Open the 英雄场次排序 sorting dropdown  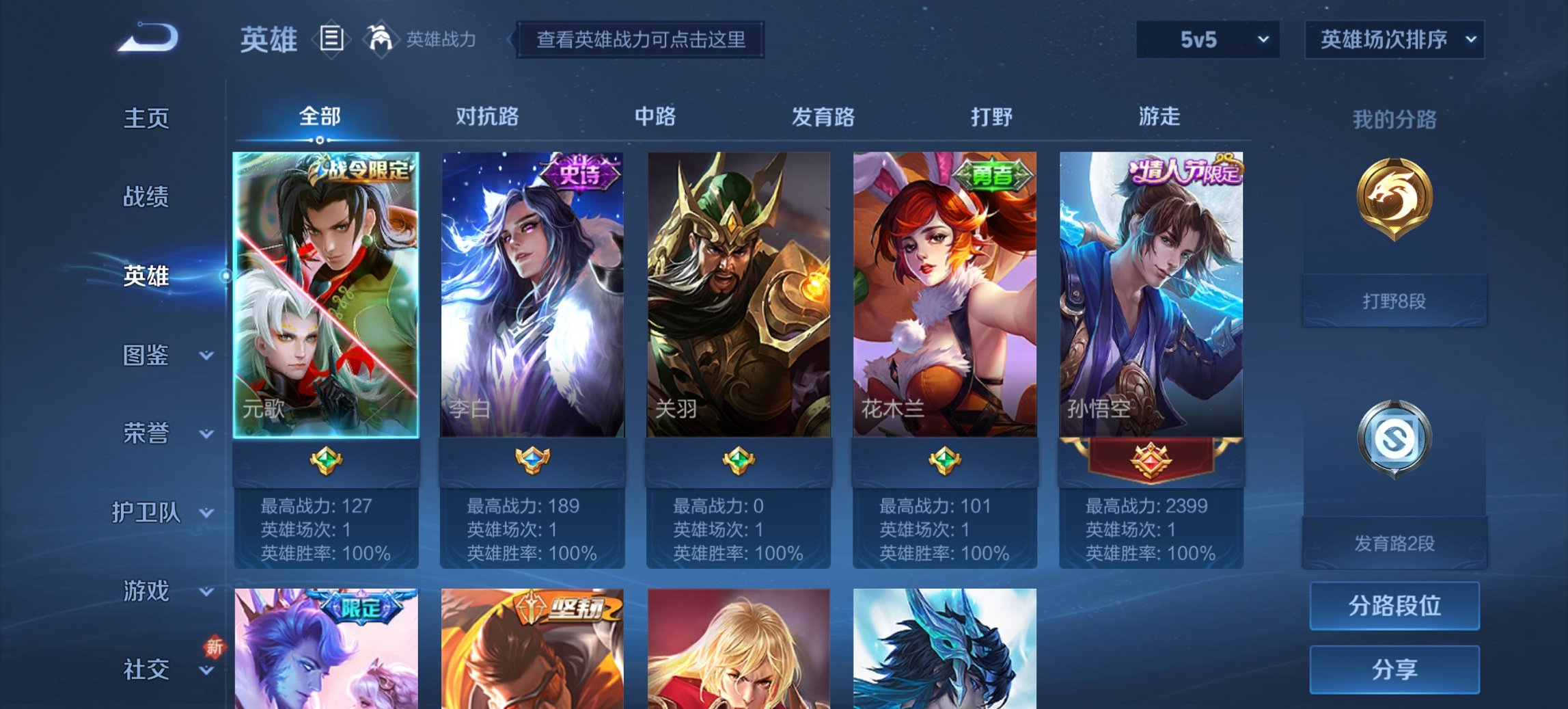(x=1396, y=39)
